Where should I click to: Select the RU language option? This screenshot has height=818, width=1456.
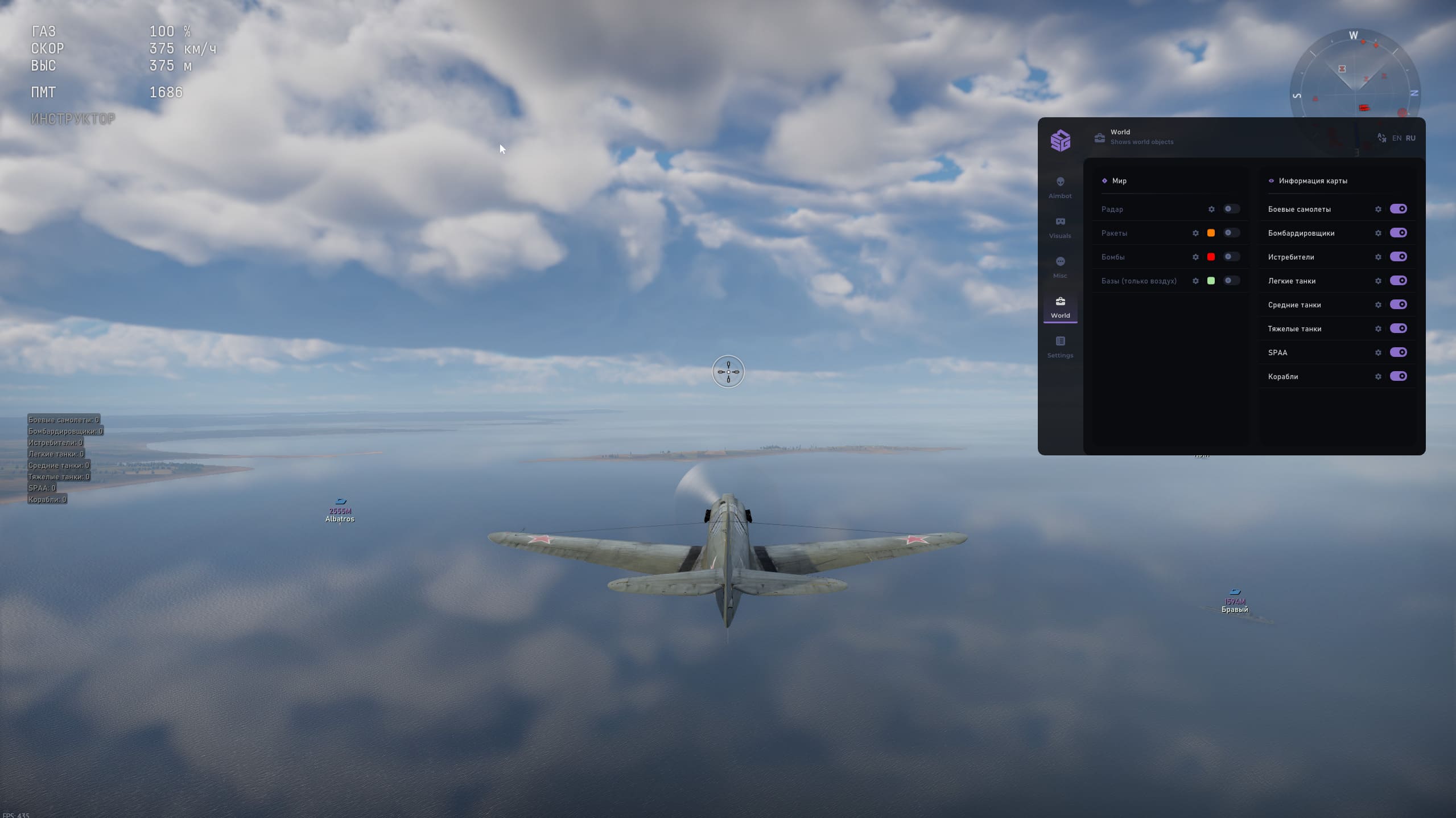(x=1410, y=138)
